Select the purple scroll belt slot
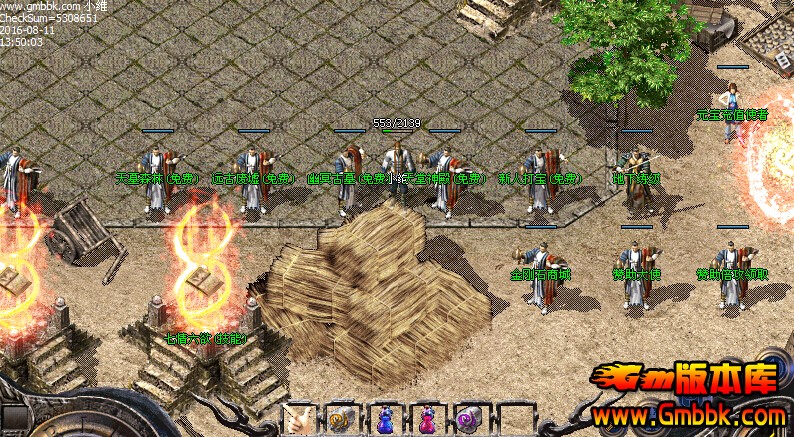 pyautogui.click(x=468, y=420)
